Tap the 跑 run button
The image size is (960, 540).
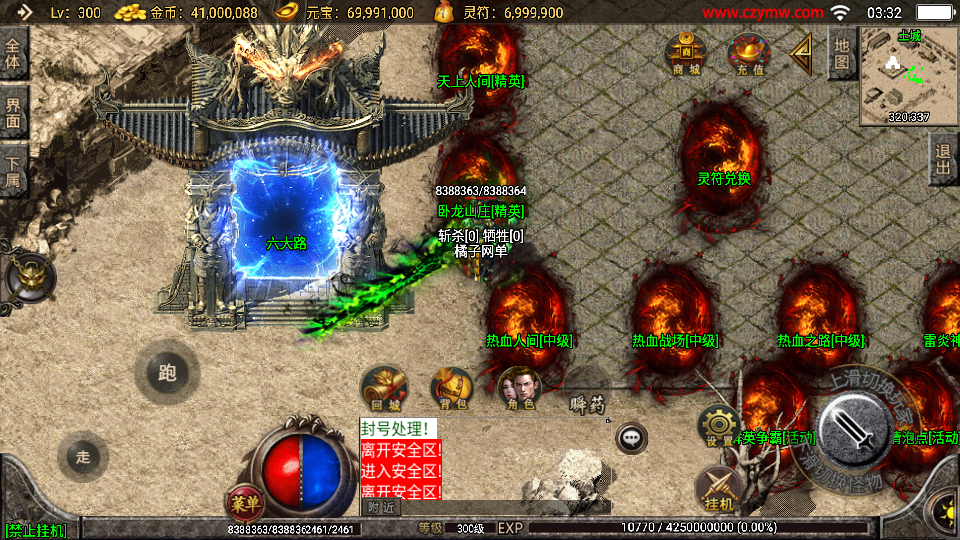(x=167, y=373)
